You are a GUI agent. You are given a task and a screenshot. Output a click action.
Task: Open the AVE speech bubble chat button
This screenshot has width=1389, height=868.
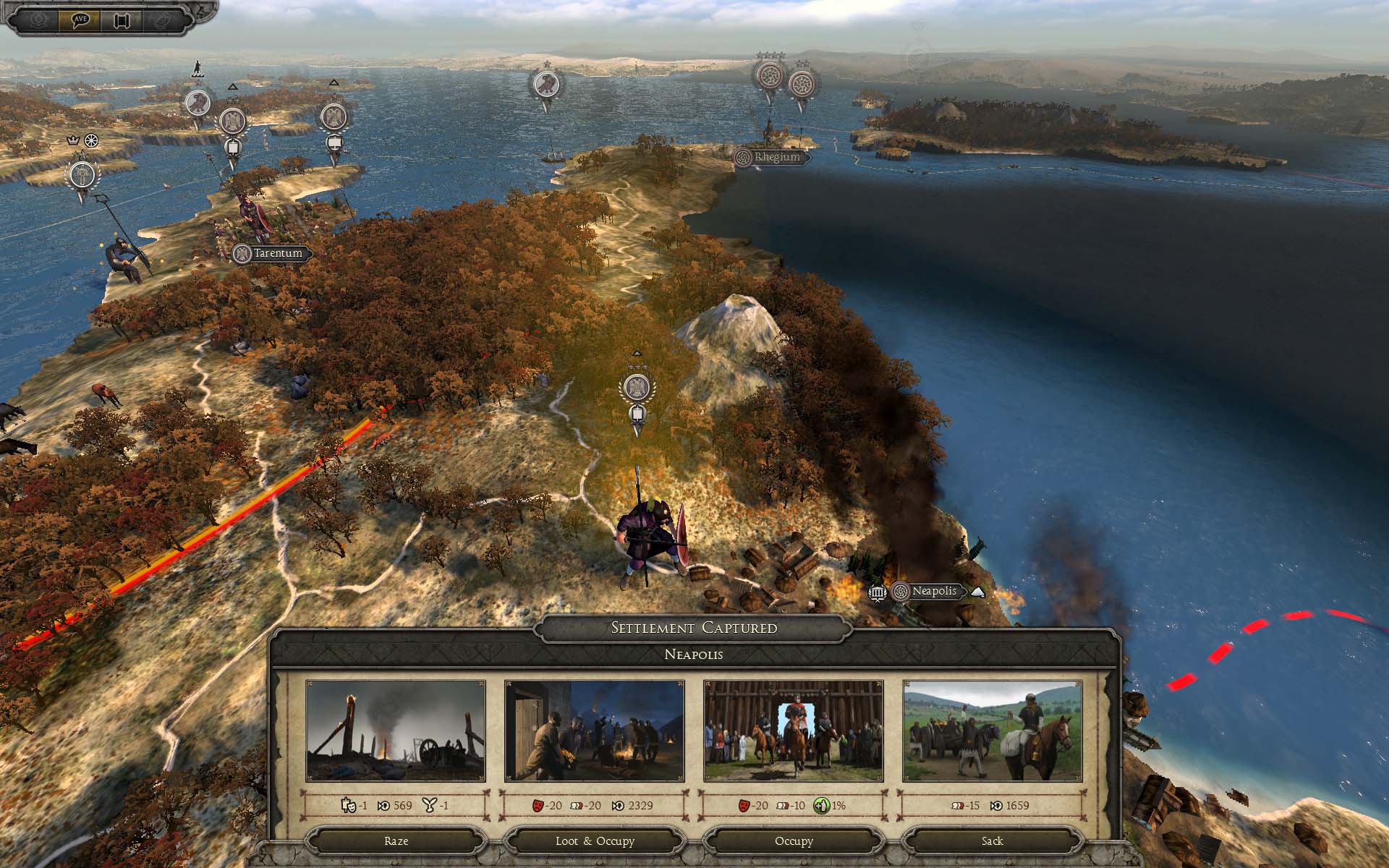coord(80,20)
